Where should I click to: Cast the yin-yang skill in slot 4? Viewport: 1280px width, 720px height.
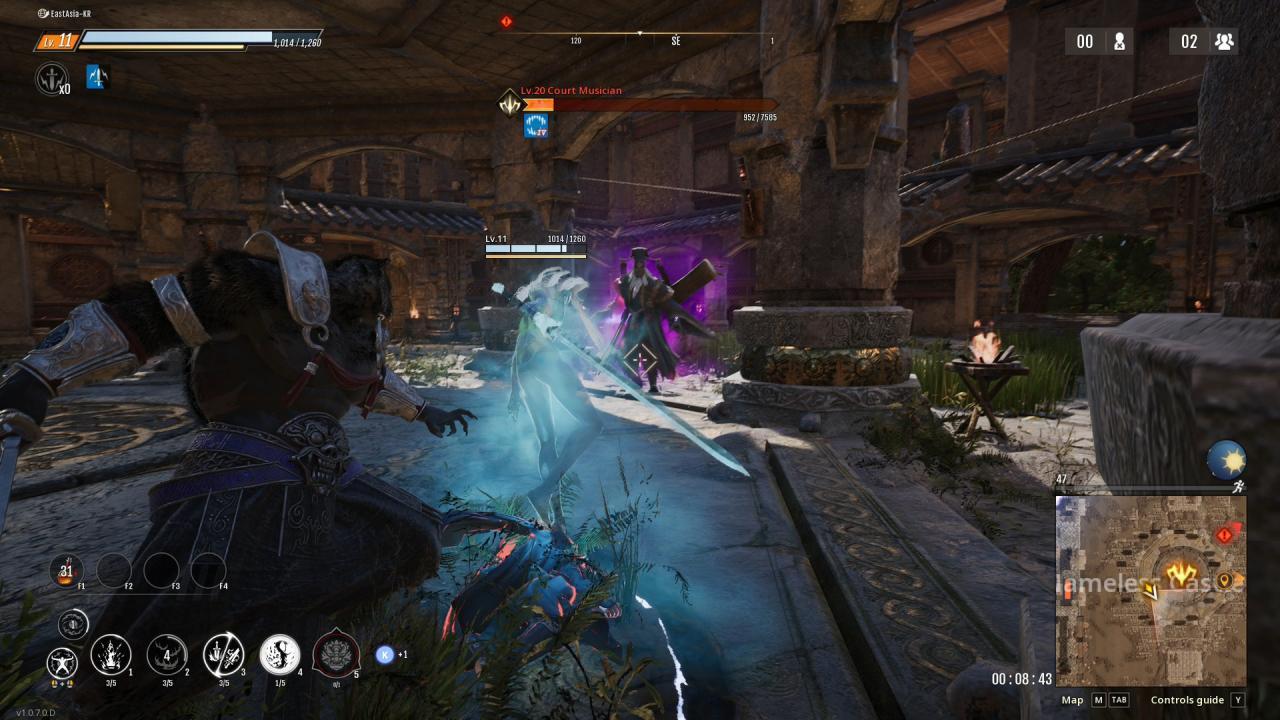tap(279, 655)
